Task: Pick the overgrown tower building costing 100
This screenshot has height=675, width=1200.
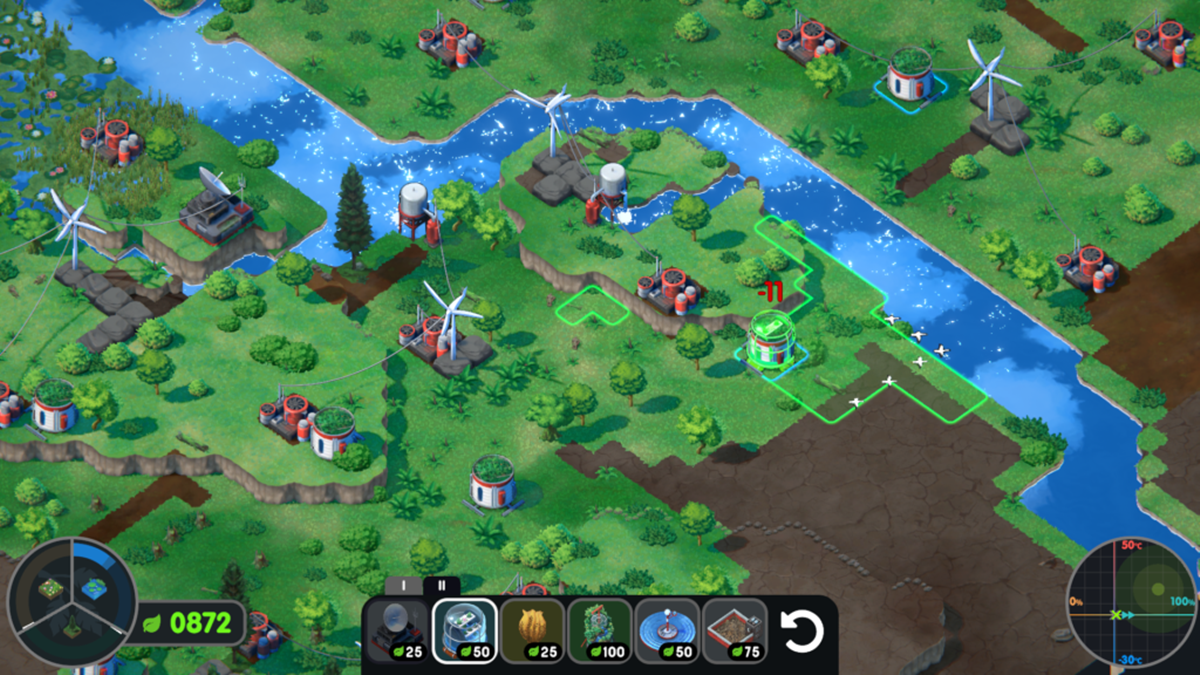Action: click(x=600, y=631)
